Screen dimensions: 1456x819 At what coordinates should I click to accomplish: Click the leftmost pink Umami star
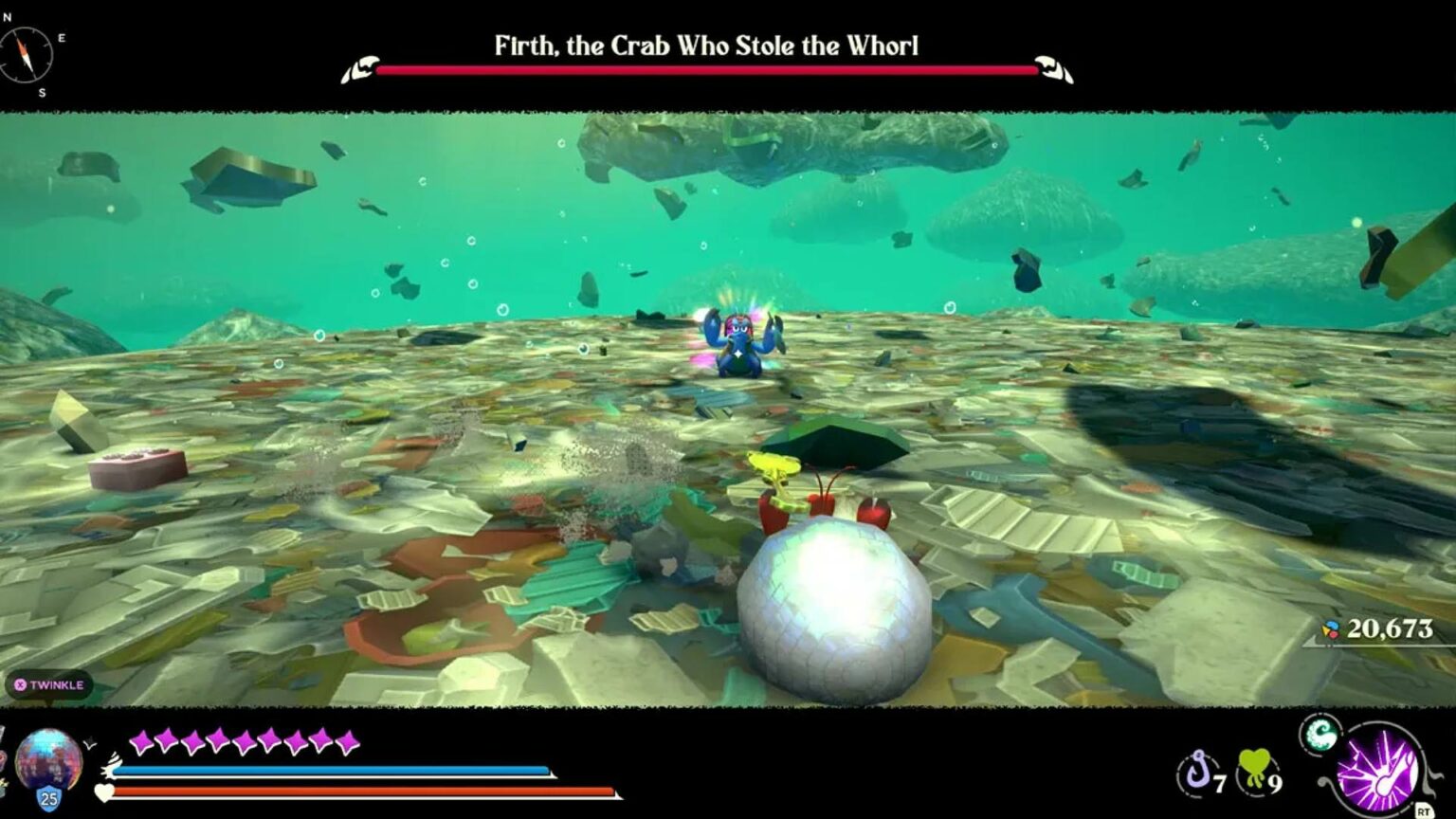[x=139, y=742]
